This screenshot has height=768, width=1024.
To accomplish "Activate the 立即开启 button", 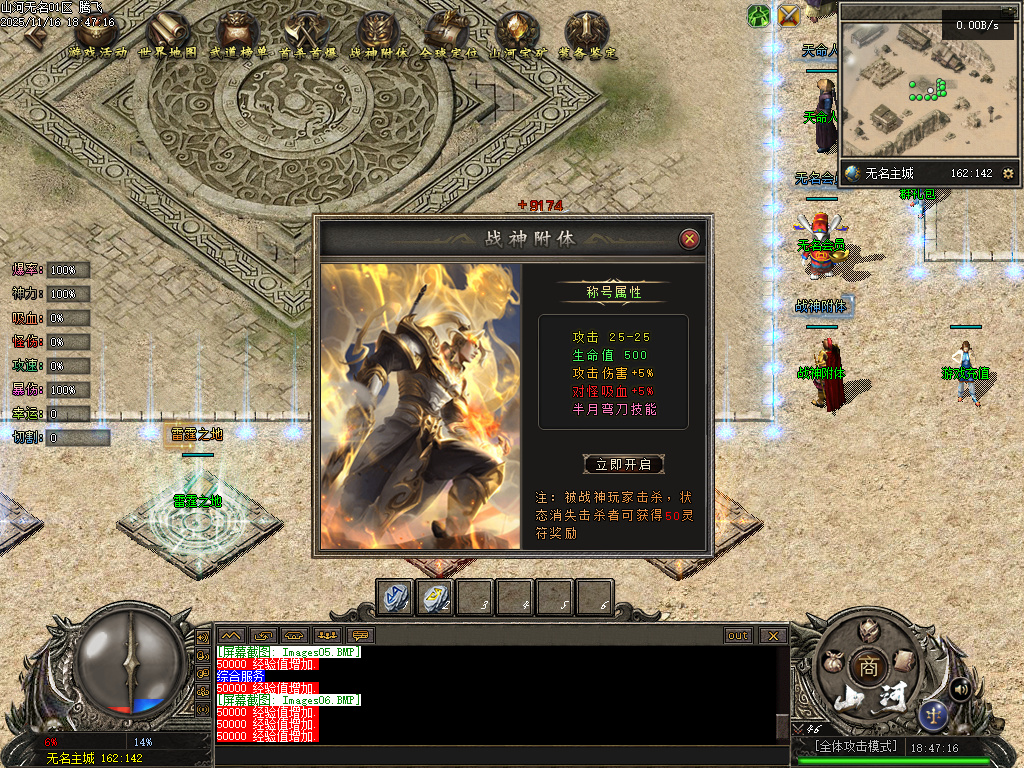I will [623, 464].
